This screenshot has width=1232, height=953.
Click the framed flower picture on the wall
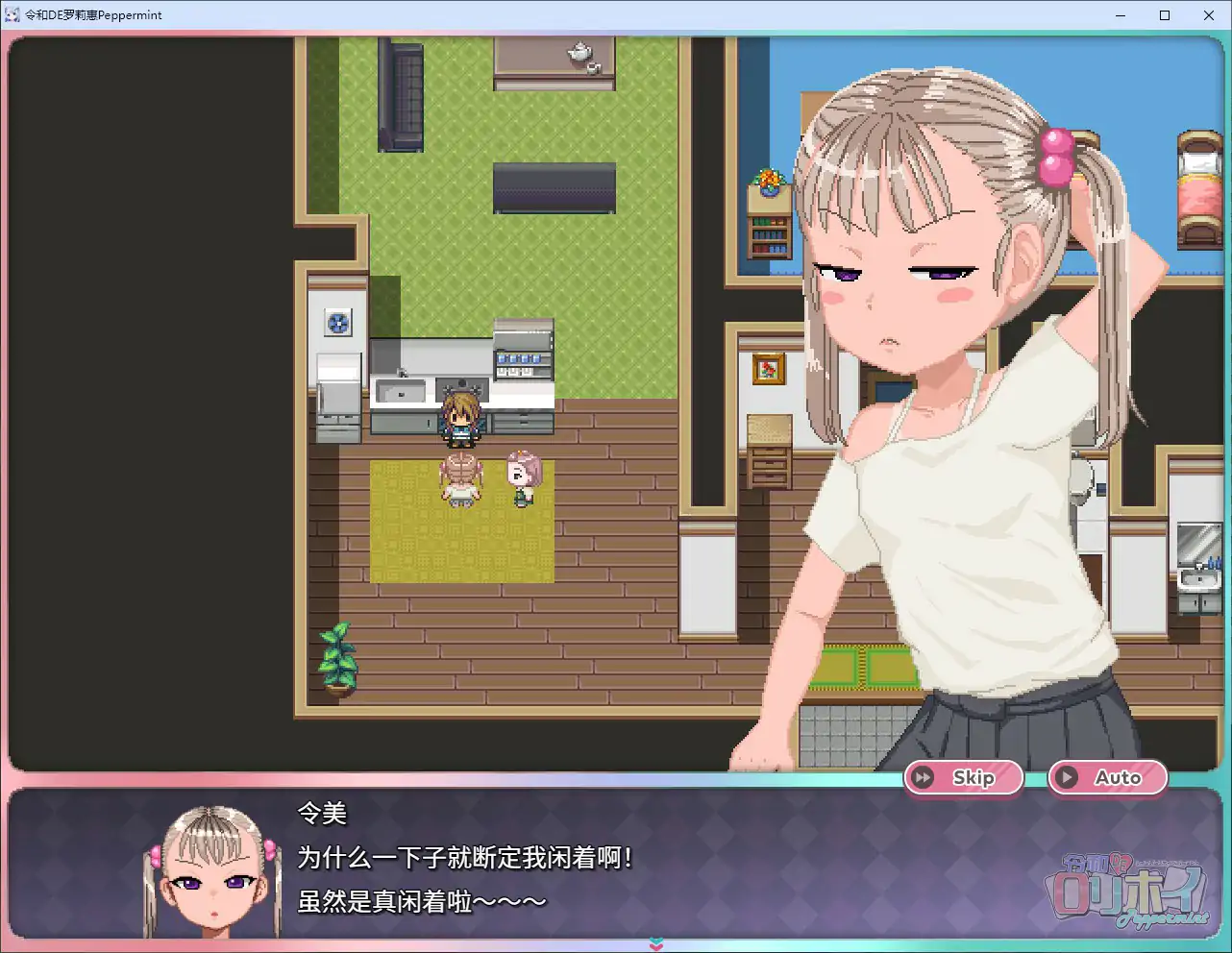[x=769, y=367]
